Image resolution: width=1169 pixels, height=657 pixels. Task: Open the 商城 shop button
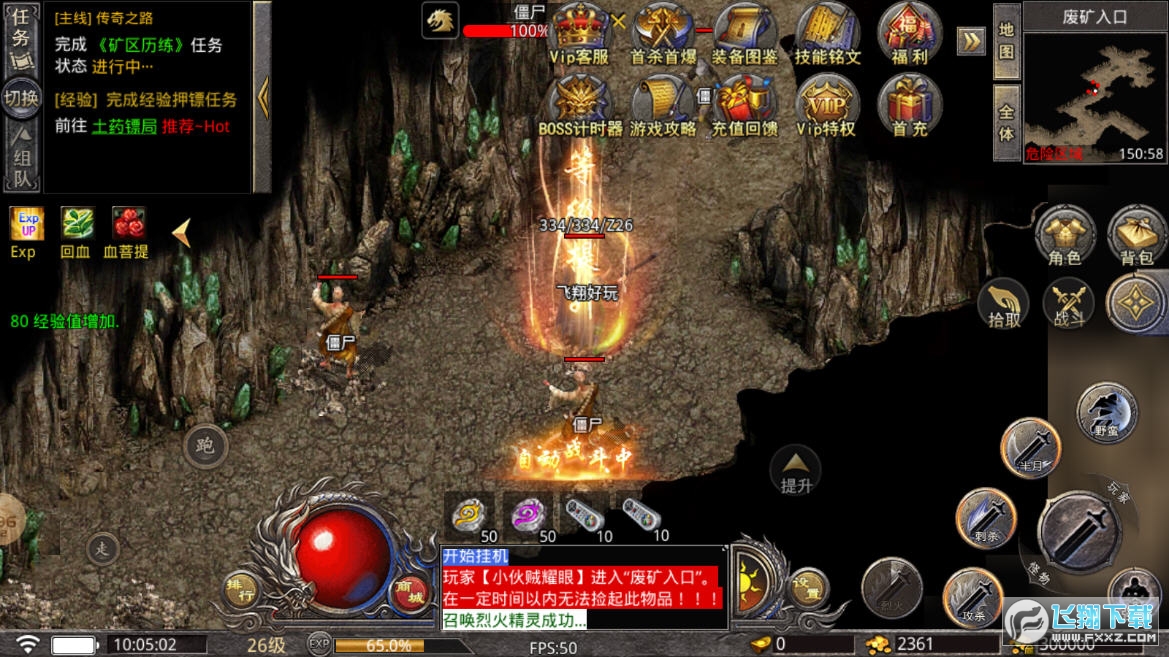click(409, 593)
